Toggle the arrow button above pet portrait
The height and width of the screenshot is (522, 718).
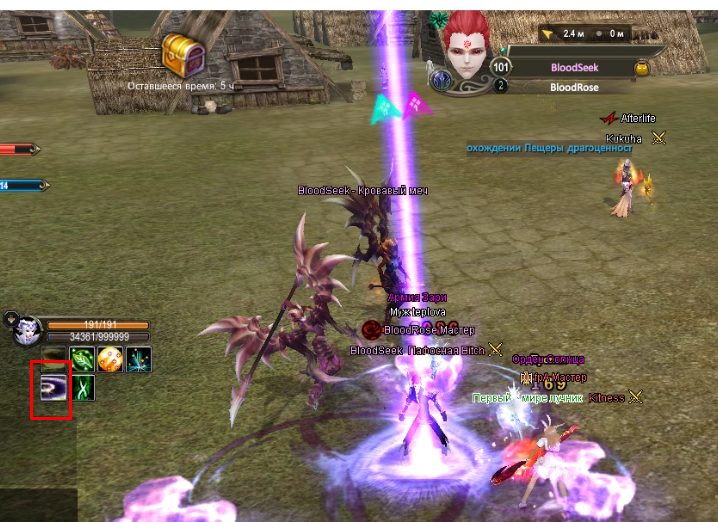[x=11, y=318]
